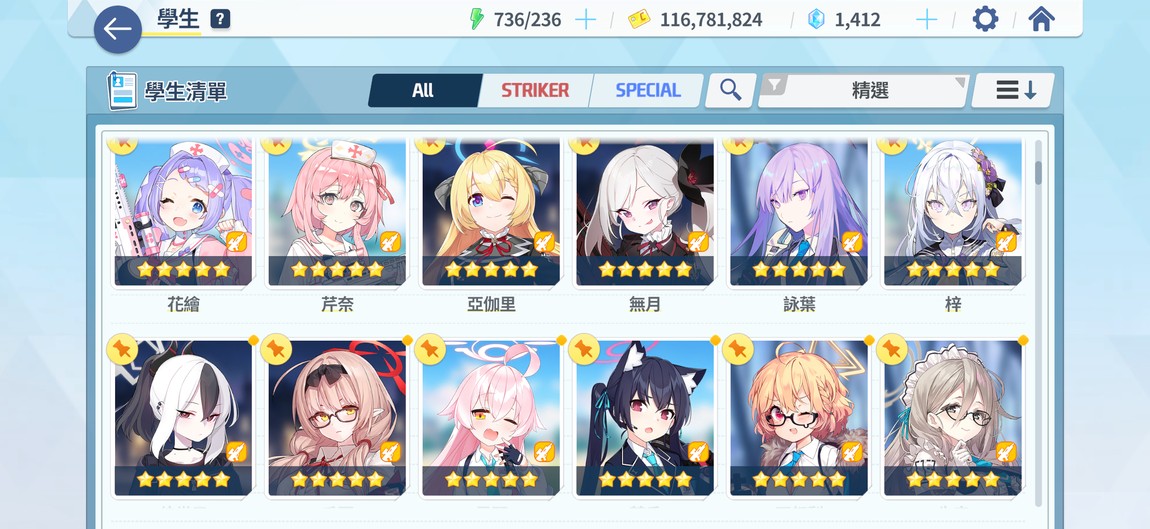Switch to the All tab
1150x529 pixels.
(423, 91)
